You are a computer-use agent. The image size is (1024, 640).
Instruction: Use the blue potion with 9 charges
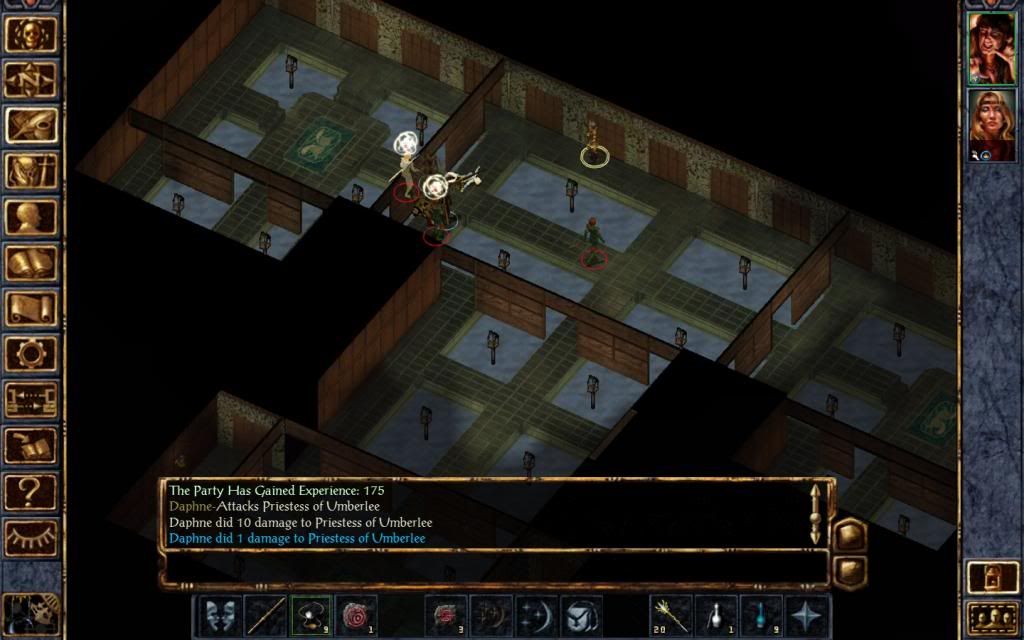coord(760,616)
